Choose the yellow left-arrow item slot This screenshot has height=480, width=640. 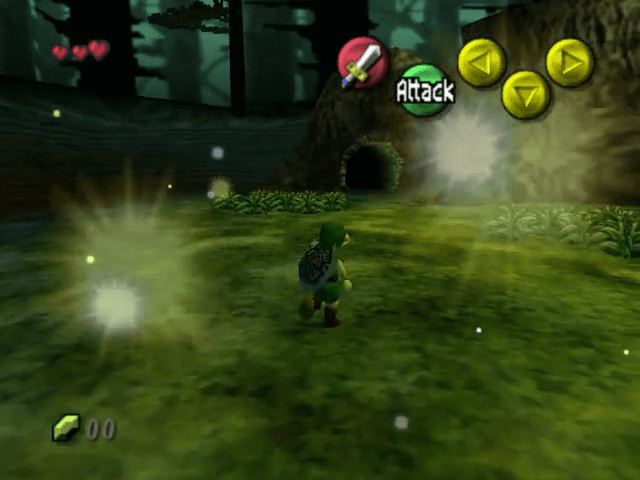click(x=482, y=62)
